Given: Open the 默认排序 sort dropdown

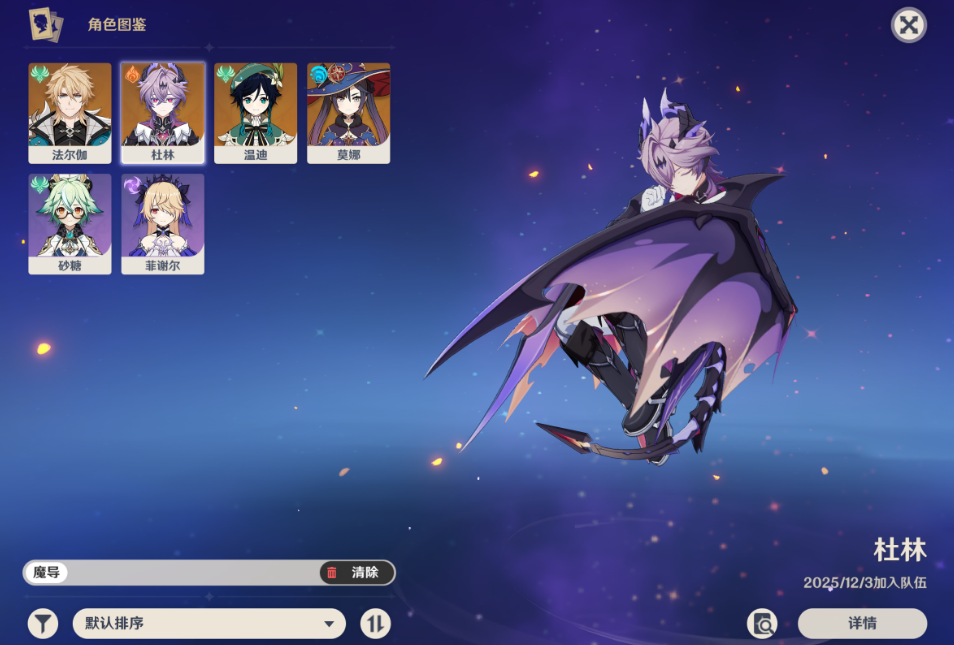Looking at the screenshot, I should coord(209,624).
